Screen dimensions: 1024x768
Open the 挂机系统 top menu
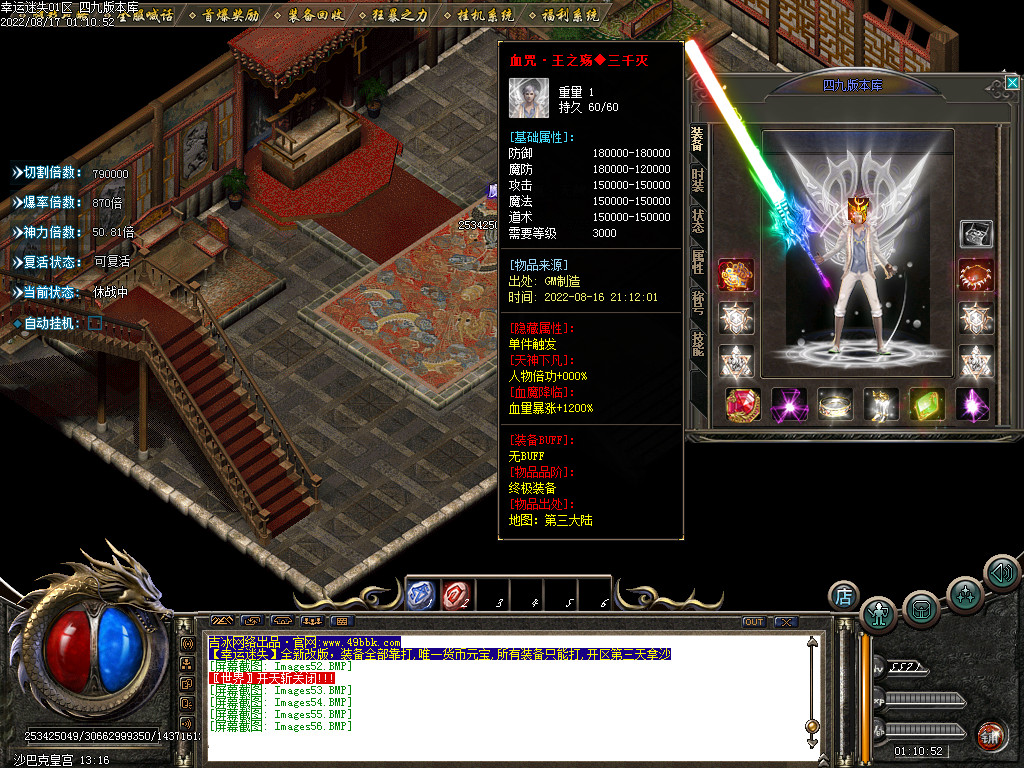tap(485, 15)
